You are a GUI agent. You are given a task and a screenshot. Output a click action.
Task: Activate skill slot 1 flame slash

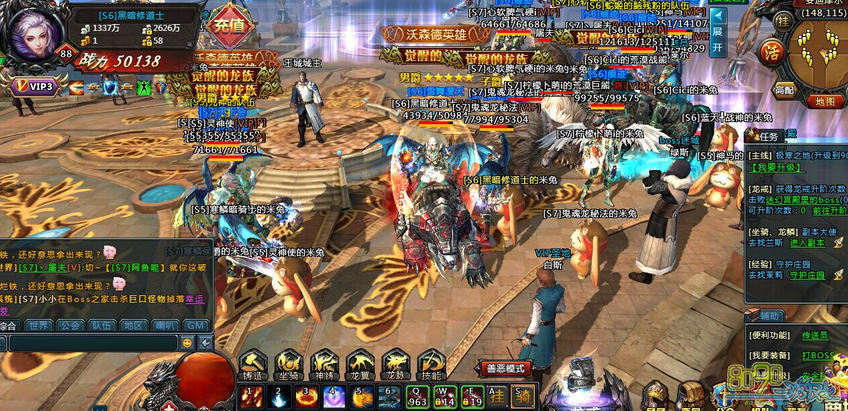coord(251,397)
